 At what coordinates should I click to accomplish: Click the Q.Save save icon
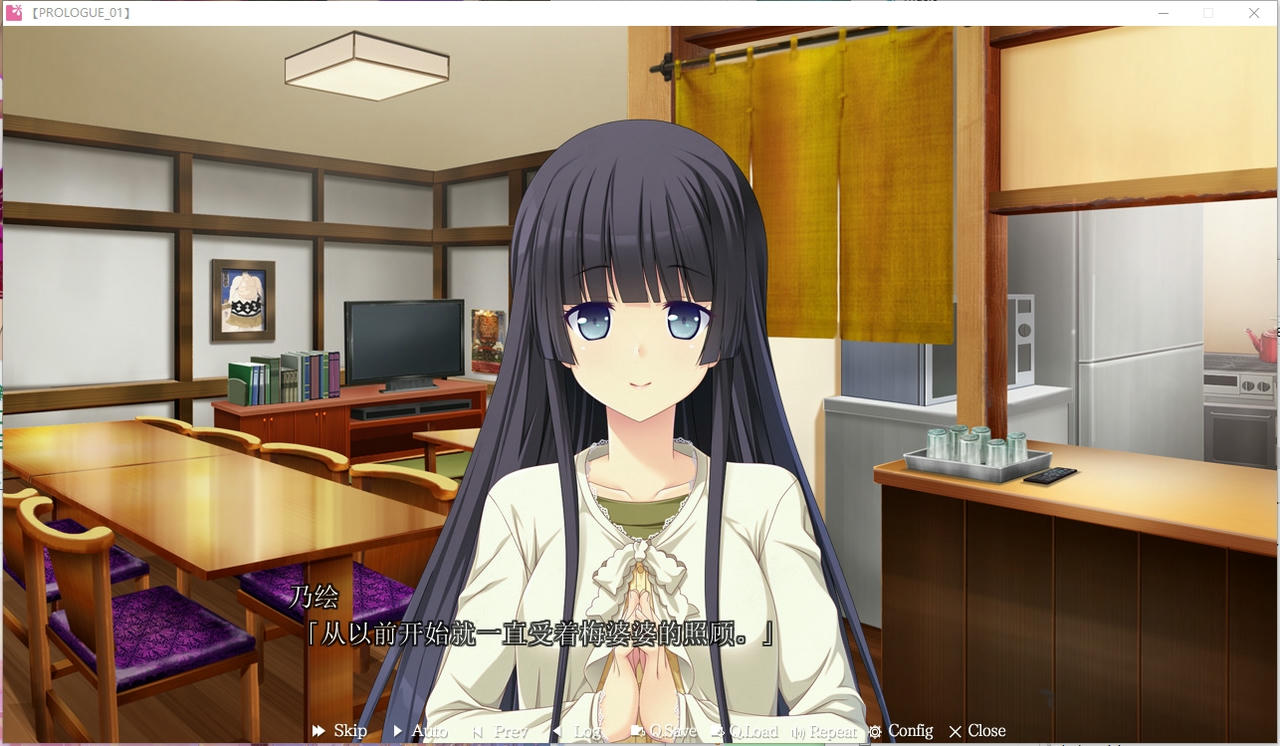tap(637, 731)
